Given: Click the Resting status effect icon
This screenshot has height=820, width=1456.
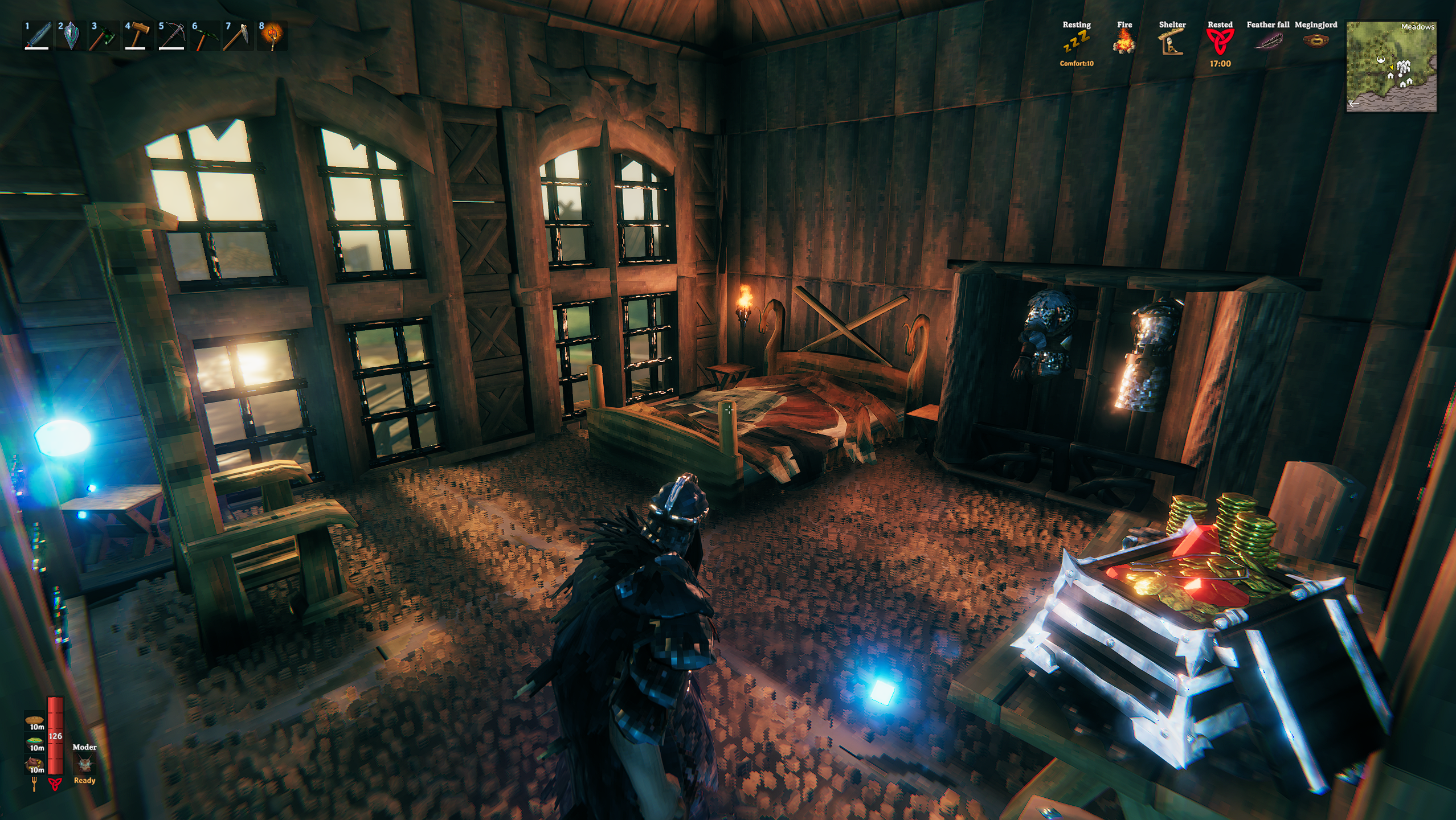Looking at the screenshot, I should 1076,42.
